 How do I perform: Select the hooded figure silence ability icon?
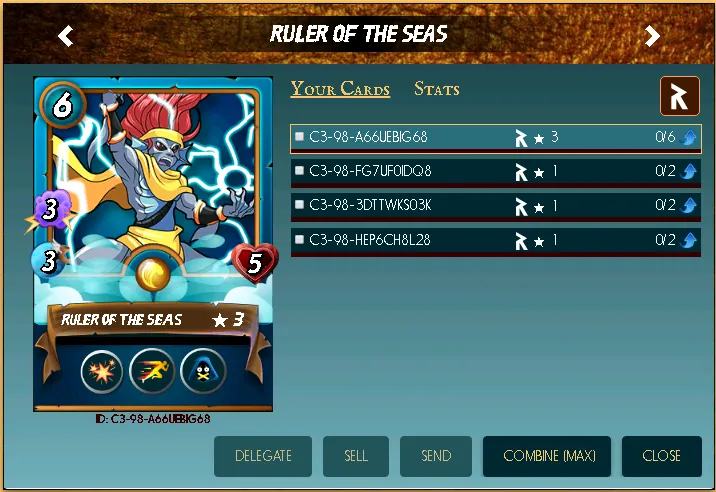pyautogui.click(x=203, y=372)
